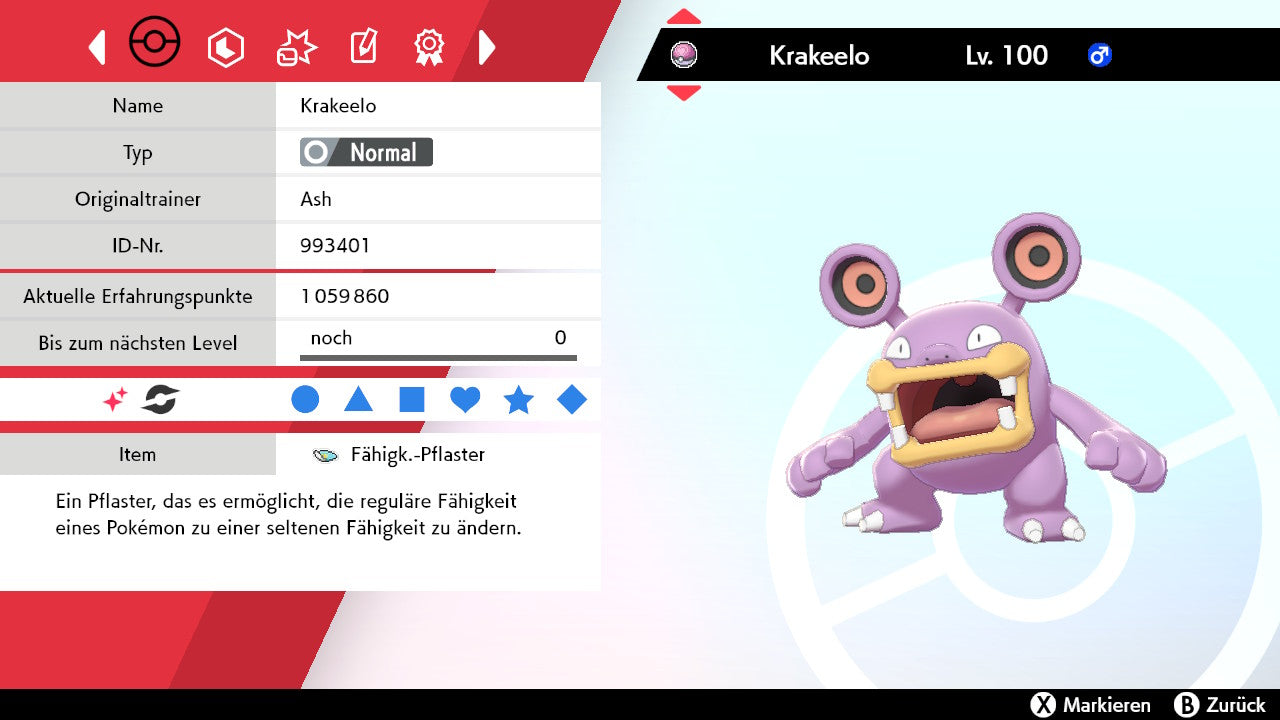Open the trainer memo notepad tab

pyautogui.click(x=363, y=47)
